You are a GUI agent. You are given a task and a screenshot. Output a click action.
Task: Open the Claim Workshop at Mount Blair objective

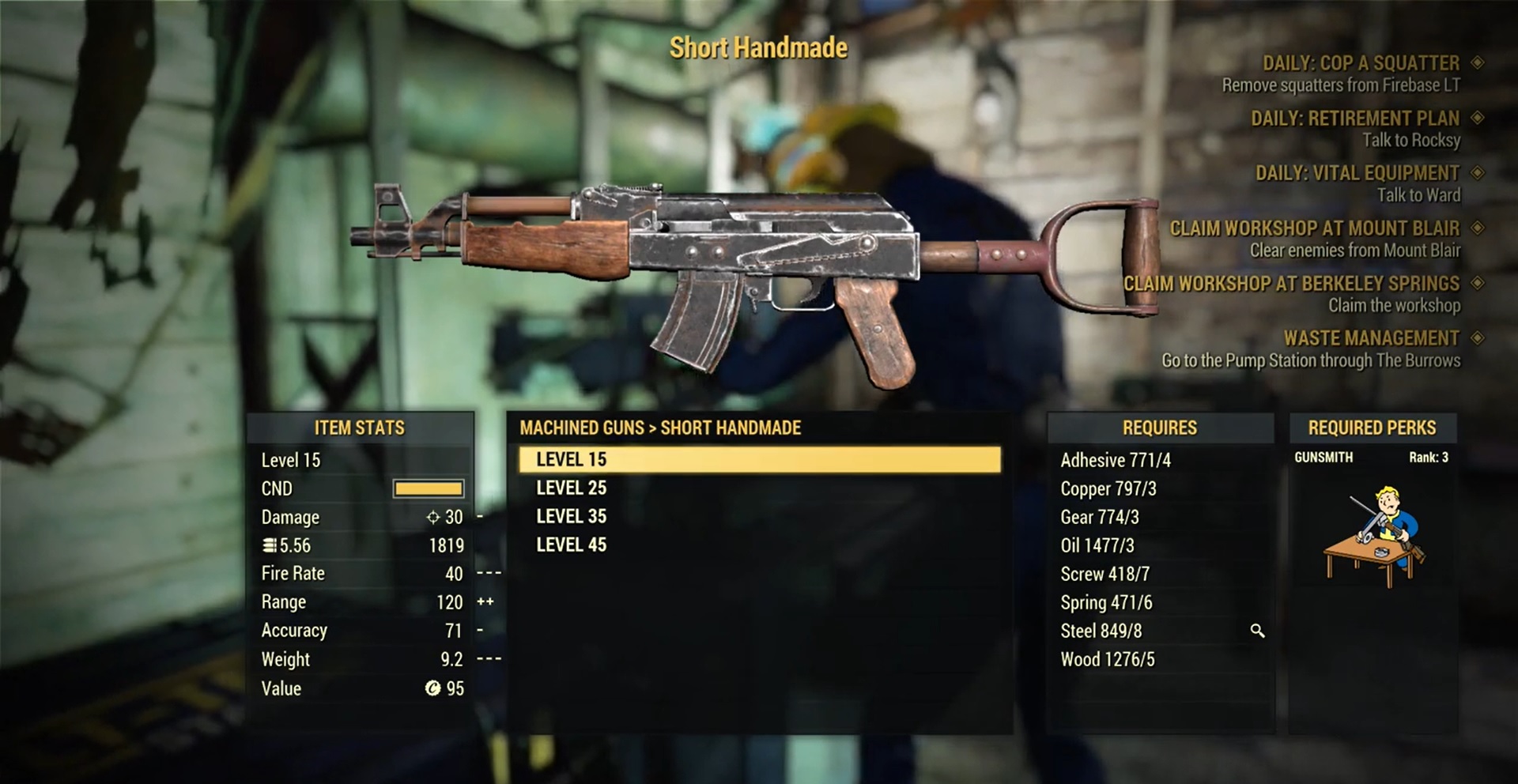1314,228
